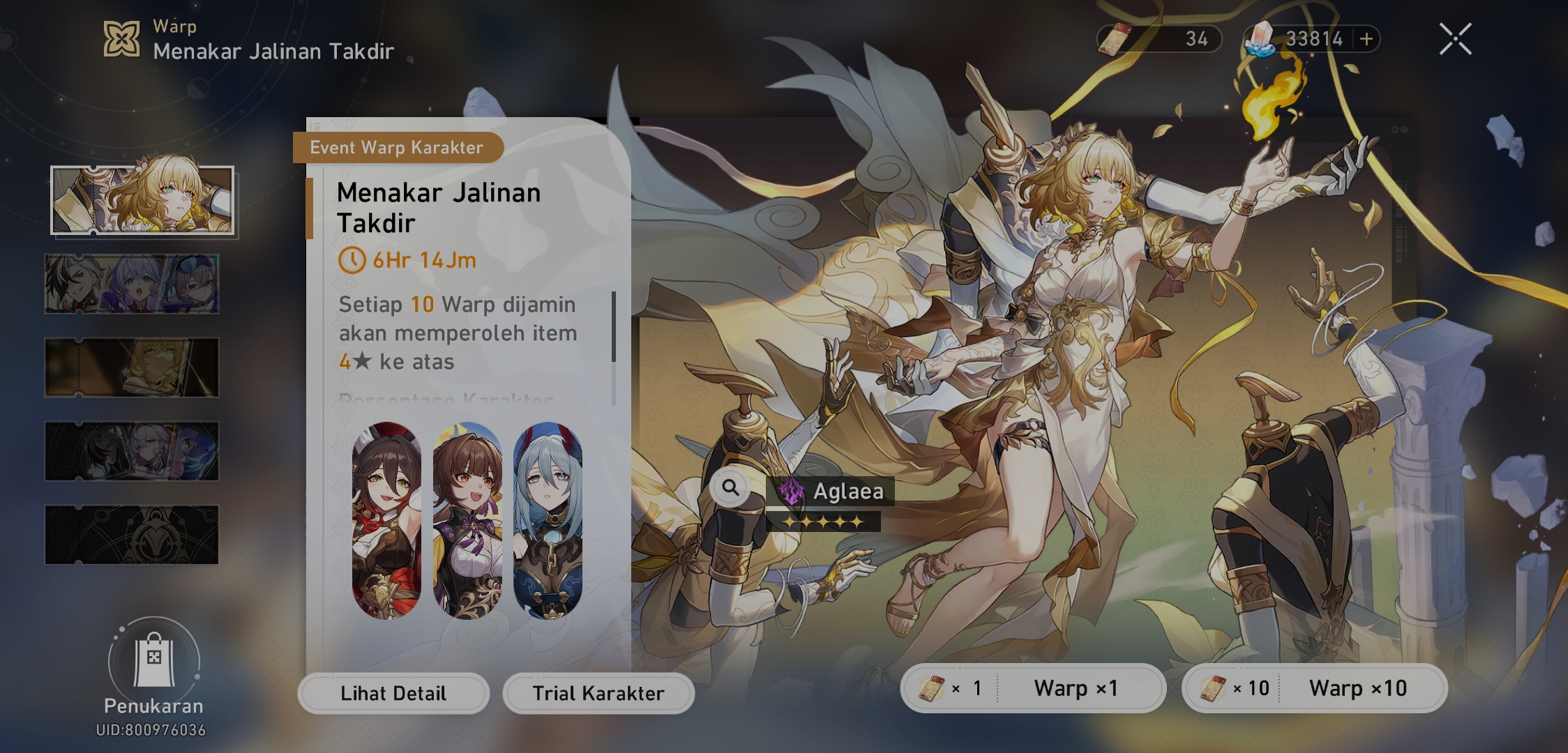The width and height of the screenshot is (1568, 753).
Task: Open Lihat Detail
Action: 393,693
